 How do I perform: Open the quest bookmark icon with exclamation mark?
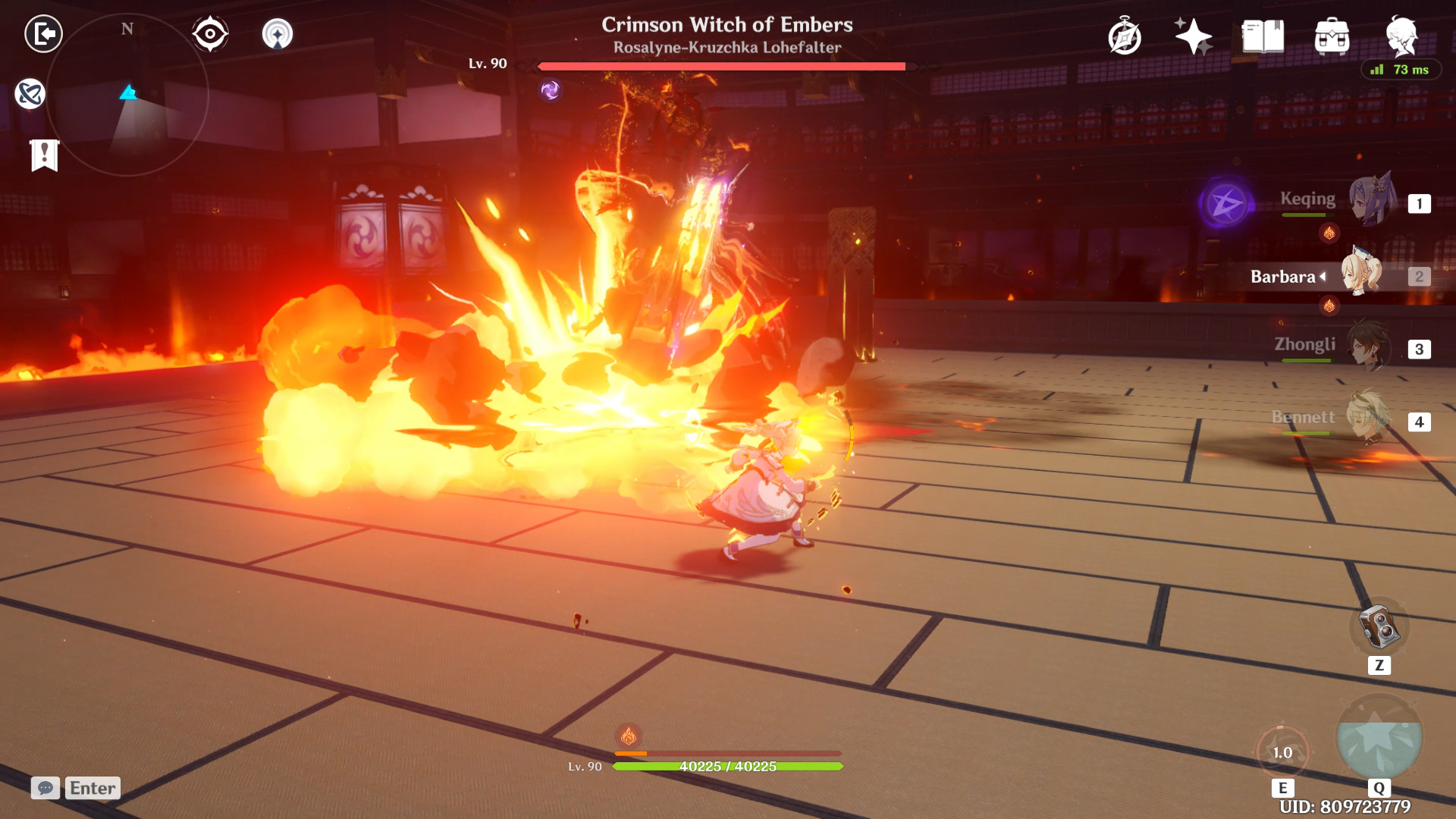click(44, 155)
